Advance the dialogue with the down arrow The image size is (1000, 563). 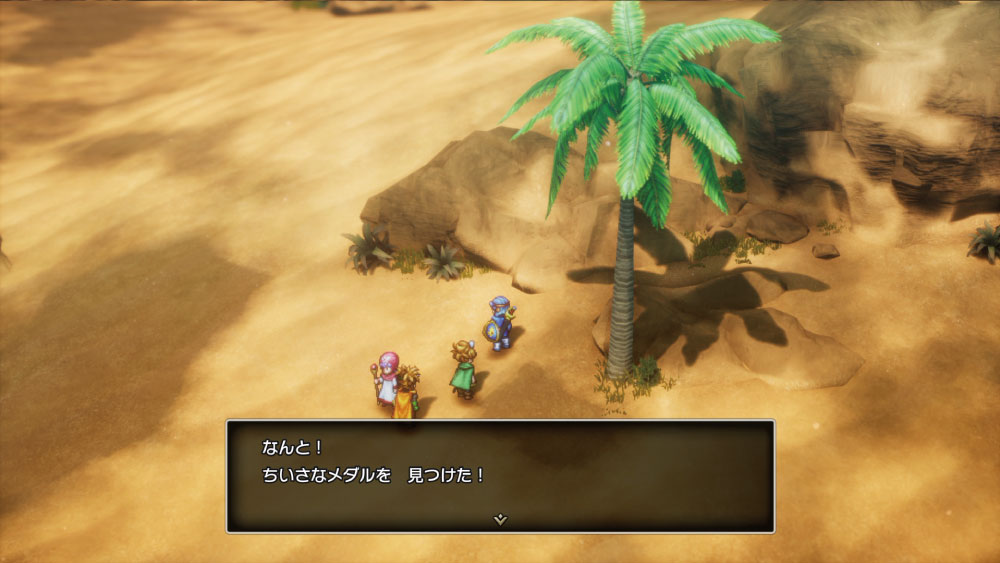coord(501,520)
